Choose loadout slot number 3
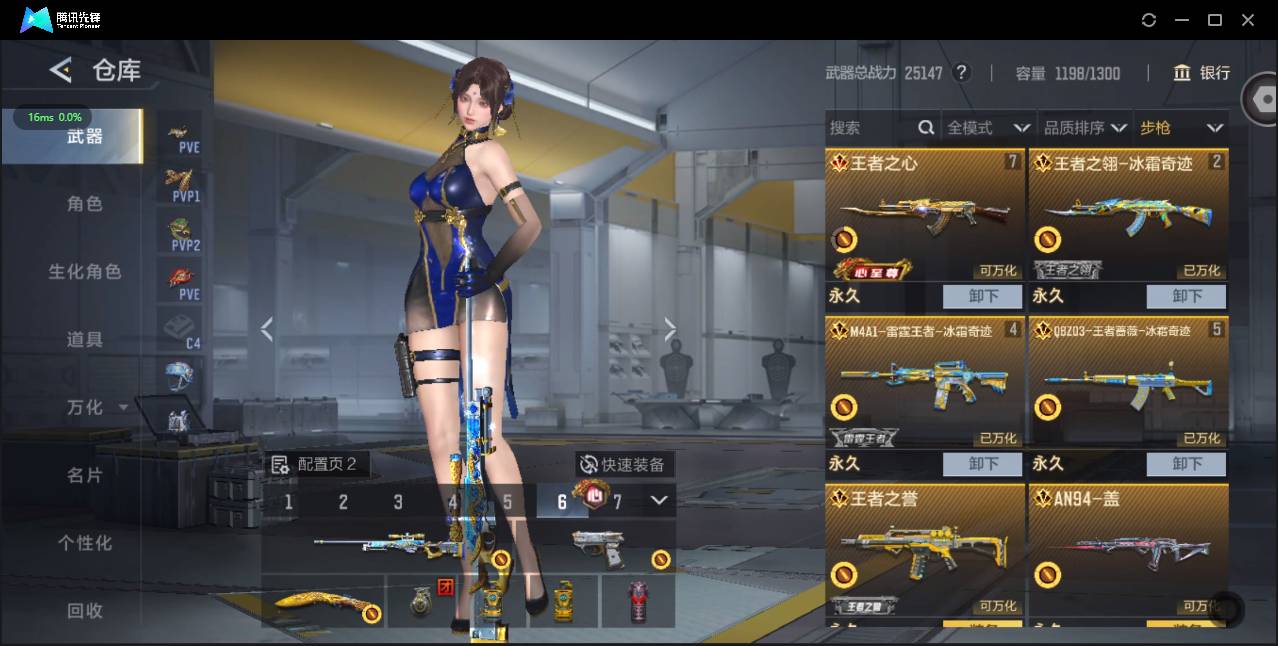This screenshot has height=646, width=1278. click(x=398, y=502)
